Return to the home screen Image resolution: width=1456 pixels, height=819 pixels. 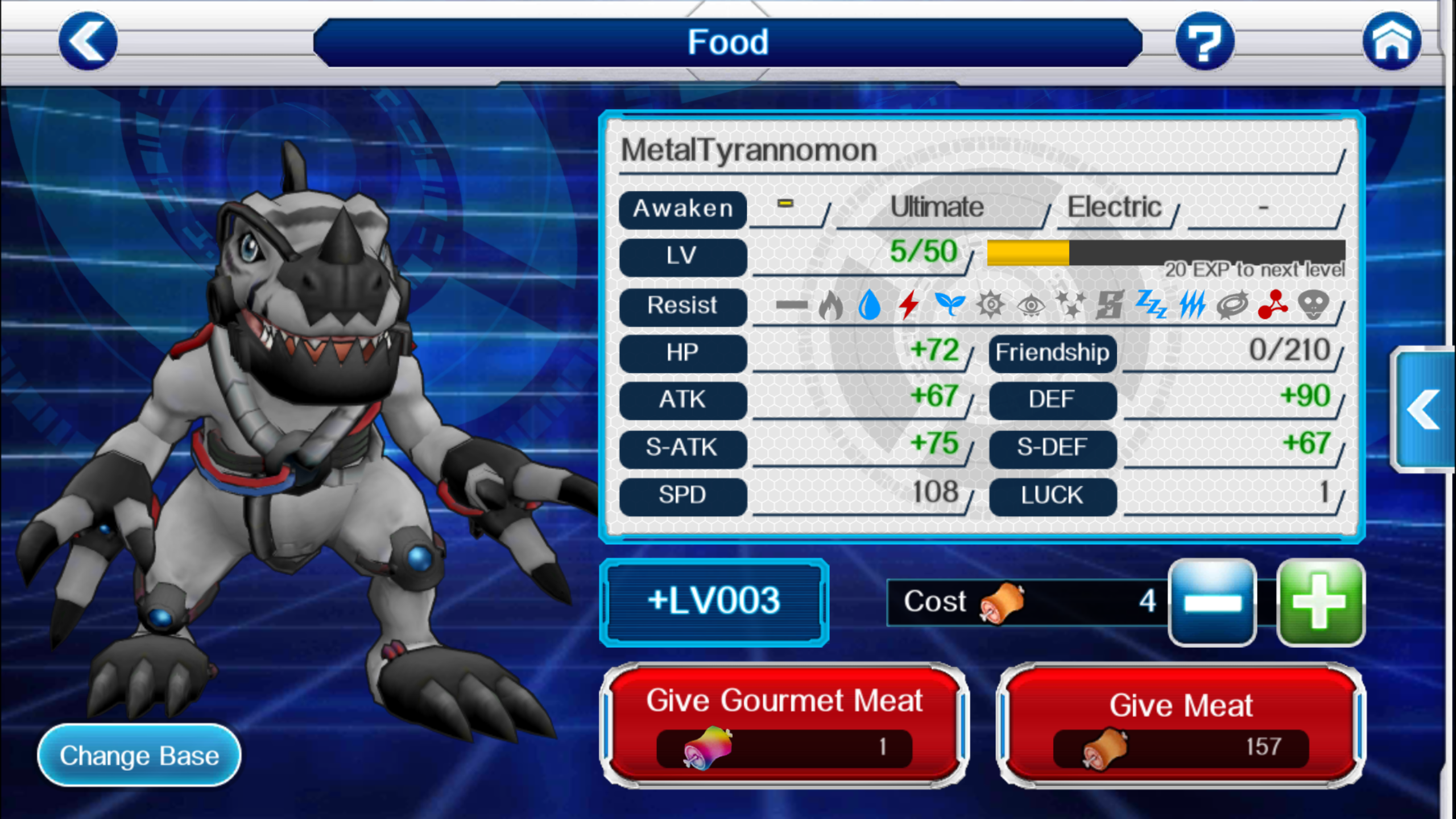(x=1391, y=42)
